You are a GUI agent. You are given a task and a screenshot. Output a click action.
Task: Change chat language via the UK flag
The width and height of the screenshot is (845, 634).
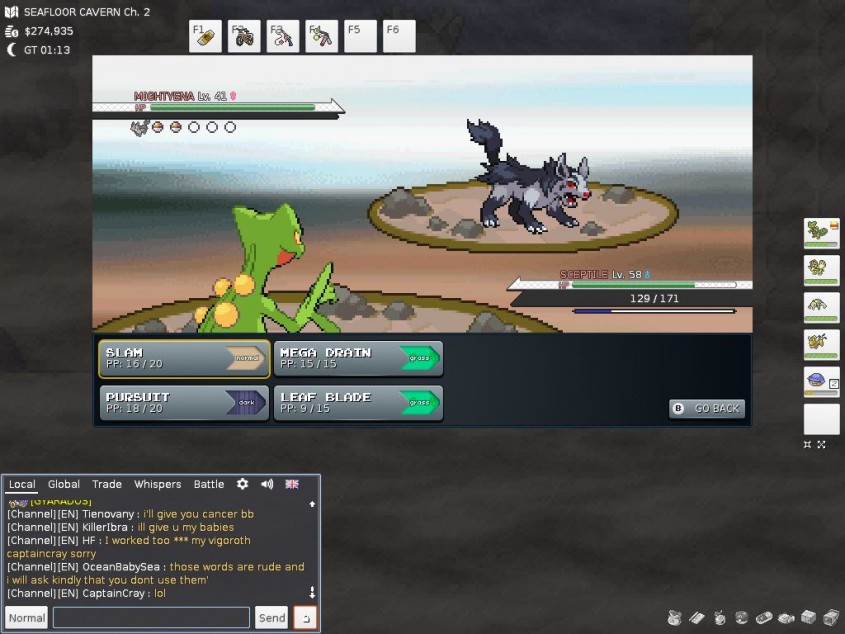292,484
